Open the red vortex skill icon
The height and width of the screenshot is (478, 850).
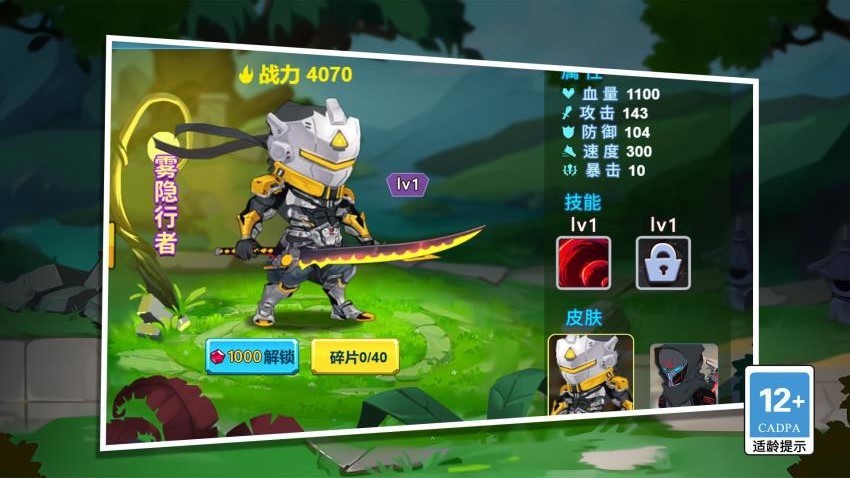pos(583,263)
